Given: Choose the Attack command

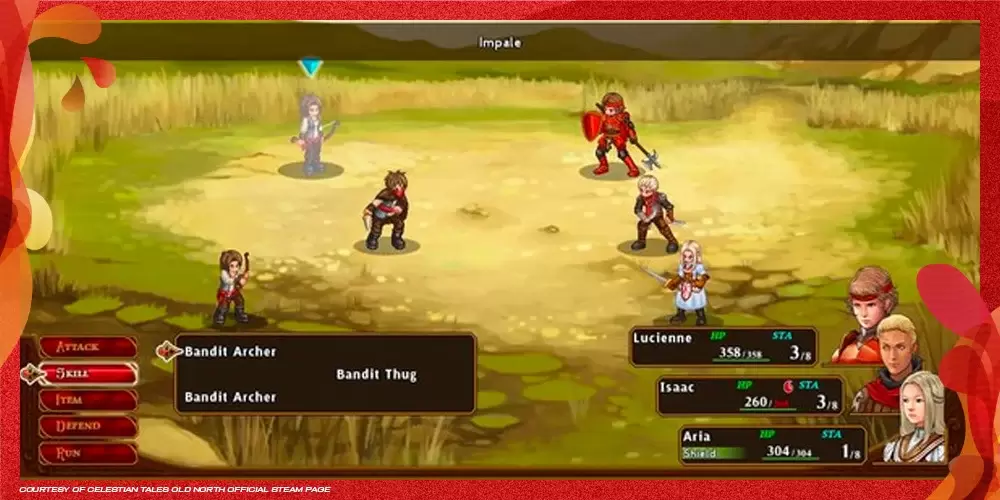Looking at the screenshot, I should tap(87, 347).
